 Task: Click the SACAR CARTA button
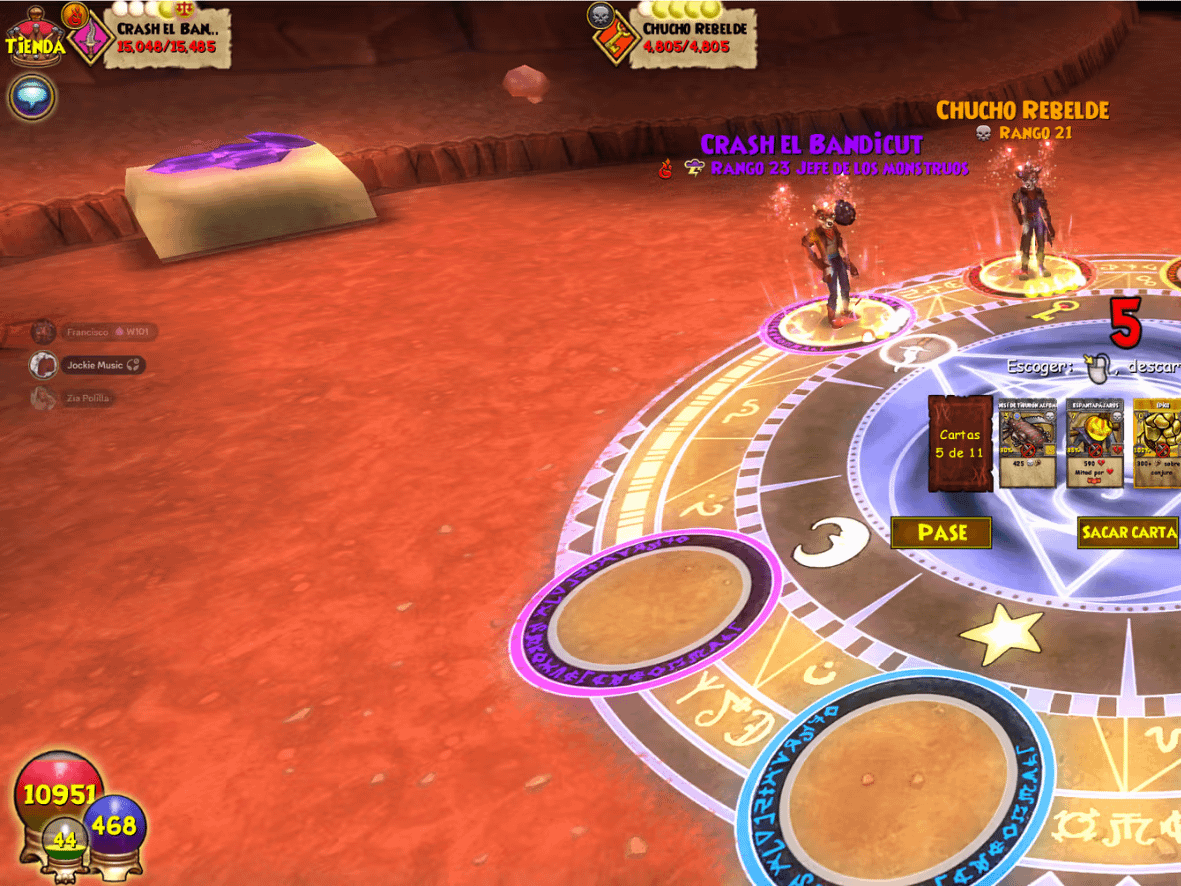pos(1128,532)
